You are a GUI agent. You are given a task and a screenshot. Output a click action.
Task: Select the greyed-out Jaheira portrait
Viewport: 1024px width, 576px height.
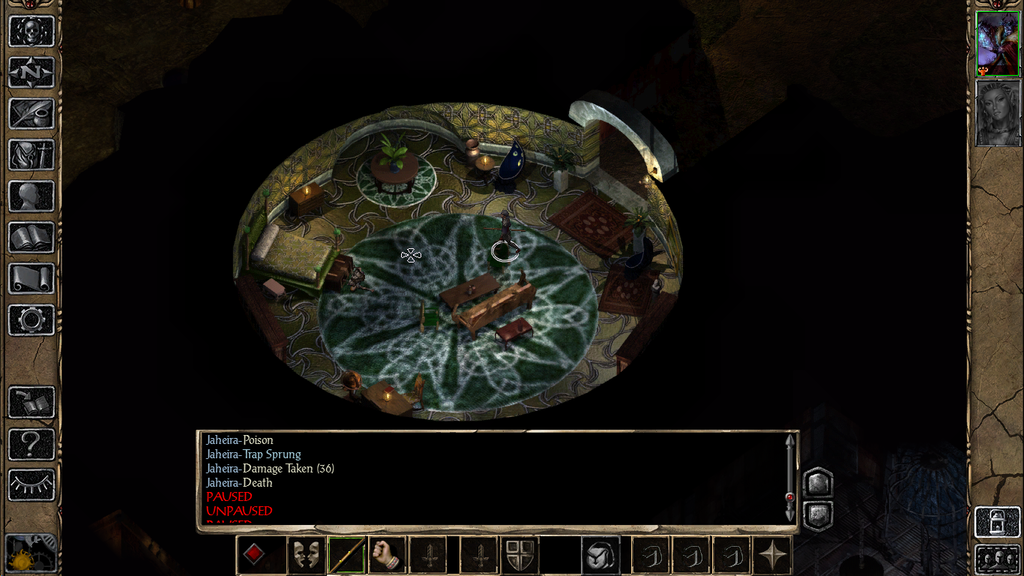(997, 113)
